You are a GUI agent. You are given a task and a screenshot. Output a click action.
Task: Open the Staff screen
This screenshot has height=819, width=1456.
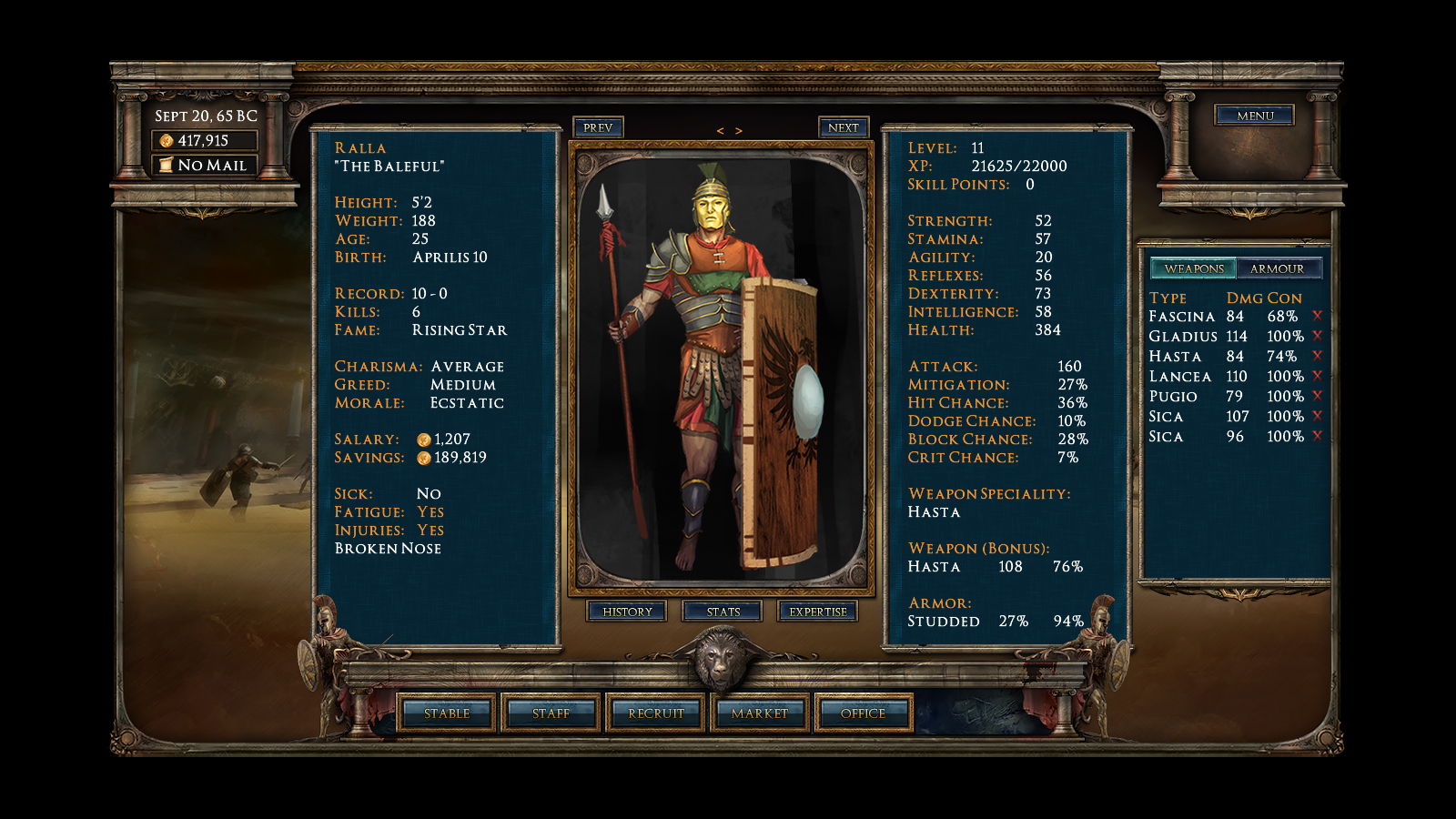pos(551,713)
